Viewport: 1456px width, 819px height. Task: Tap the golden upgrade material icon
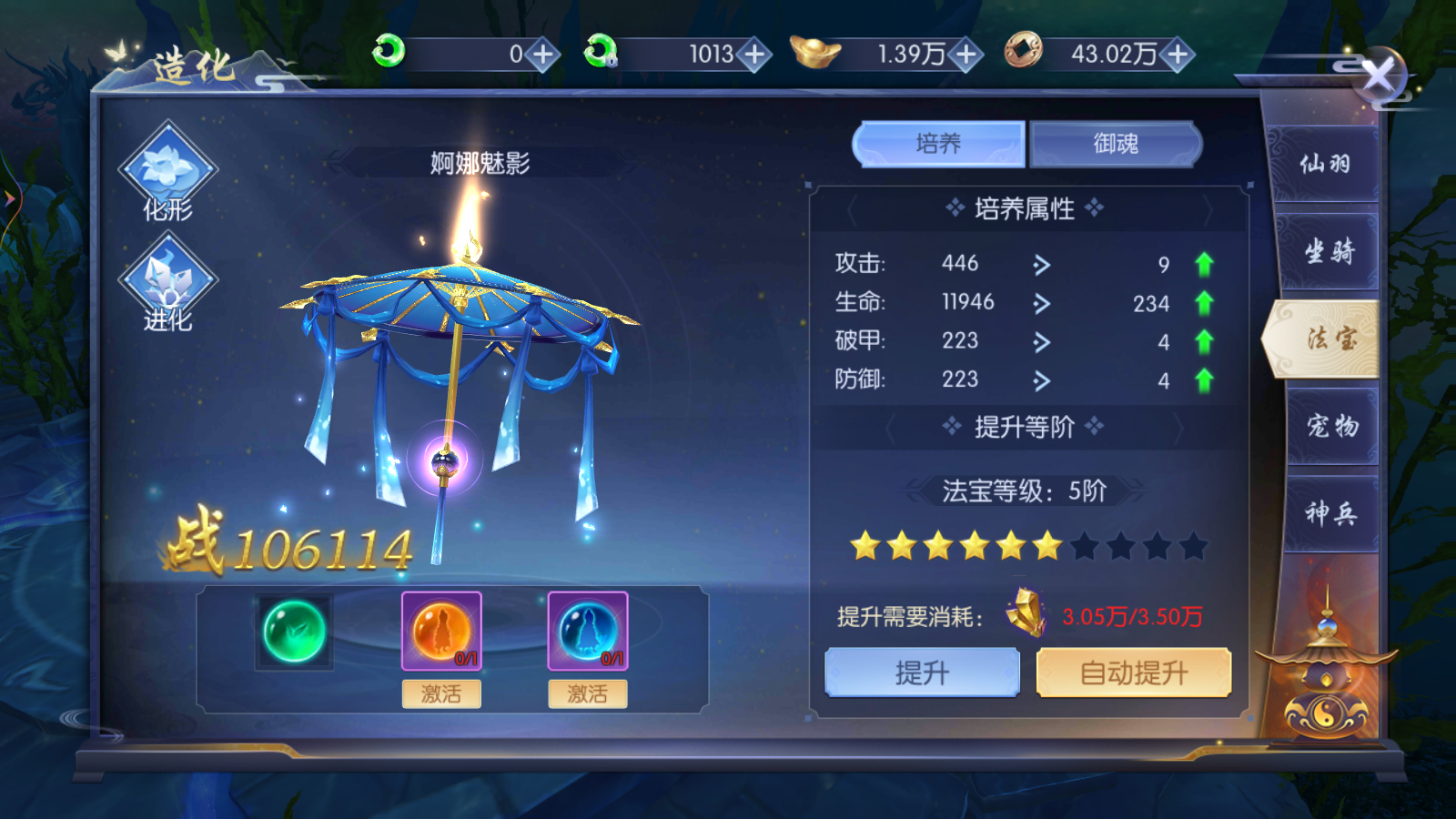click(x=1026, y=612)
